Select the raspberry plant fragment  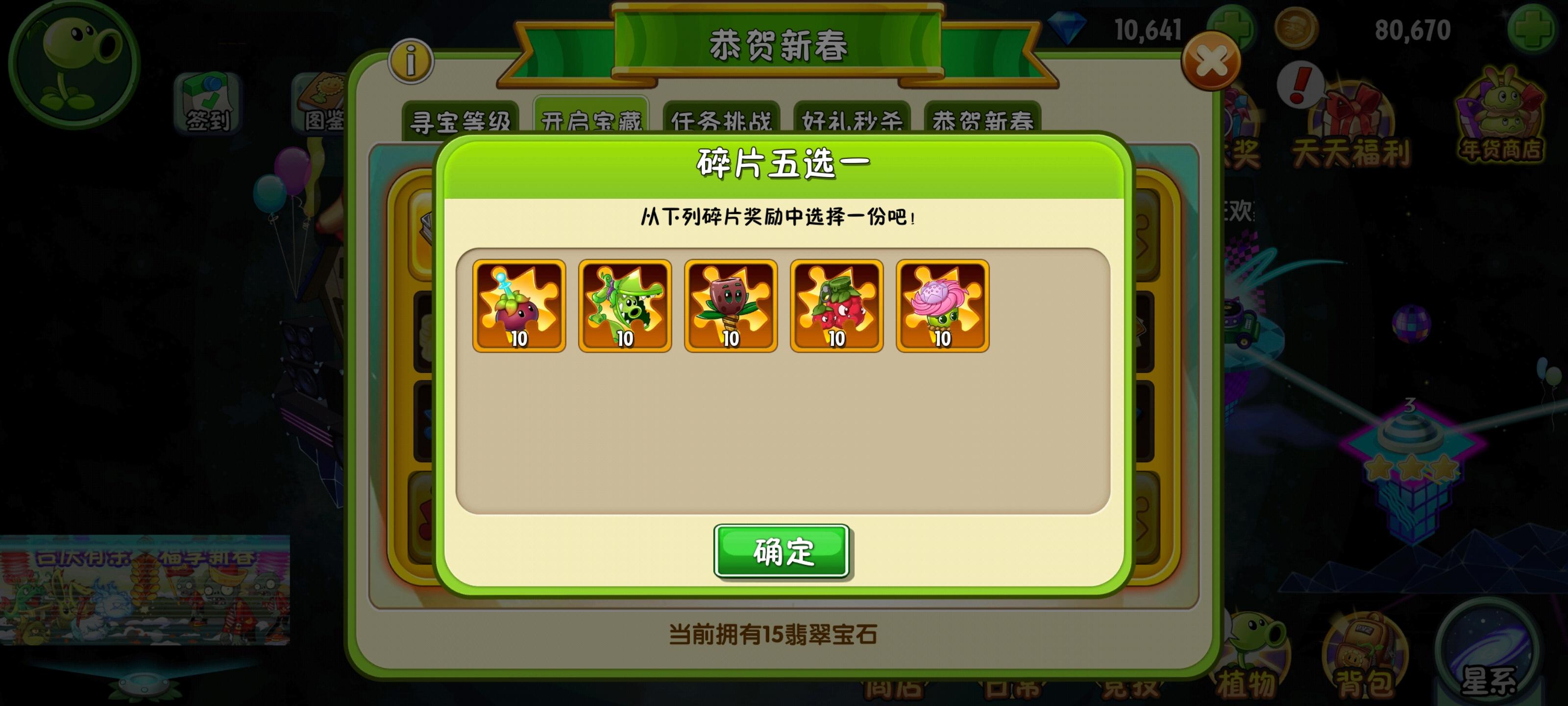[x=837, y=307]
